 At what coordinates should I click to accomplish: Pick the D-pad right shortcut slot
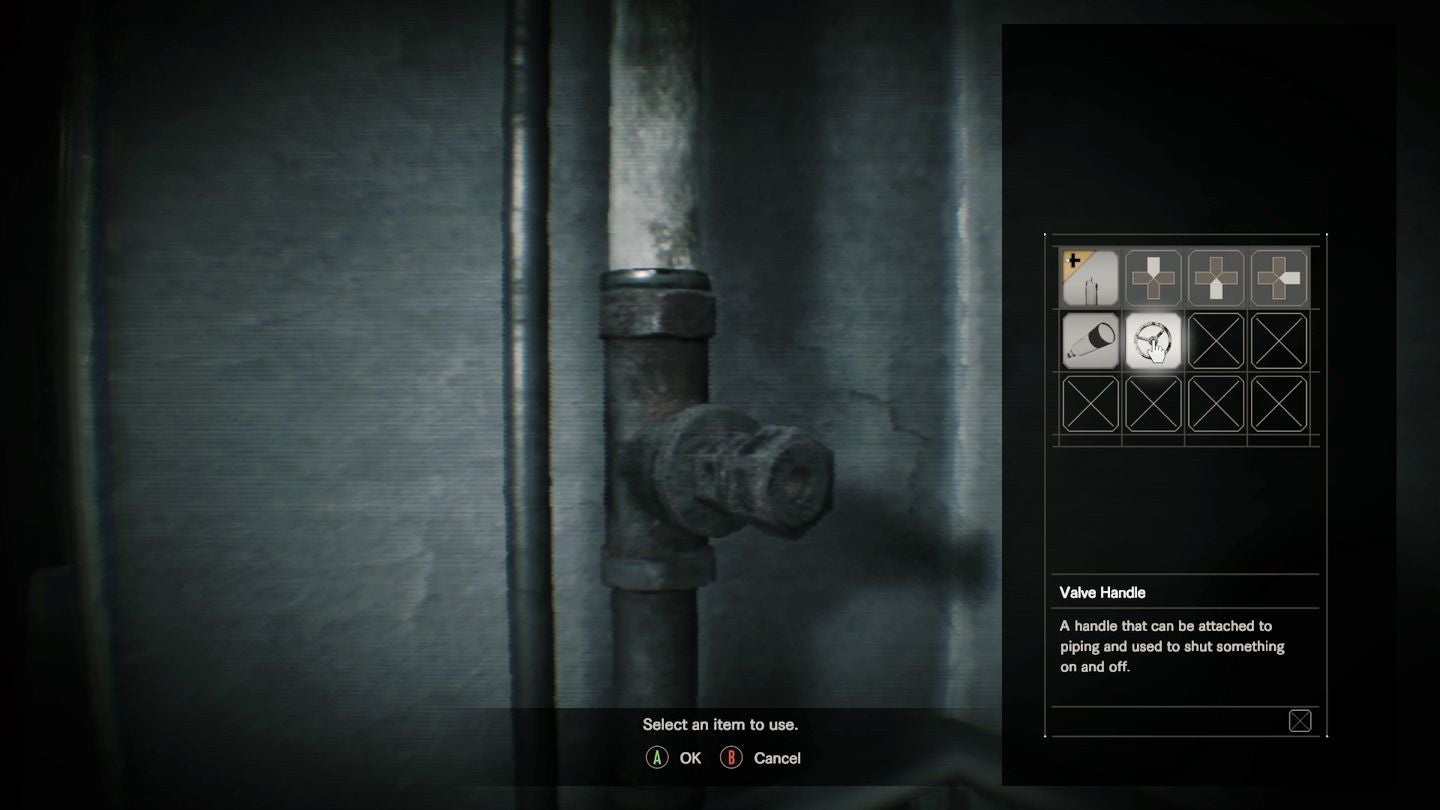pyautogui.click(x=1279, y=278)
